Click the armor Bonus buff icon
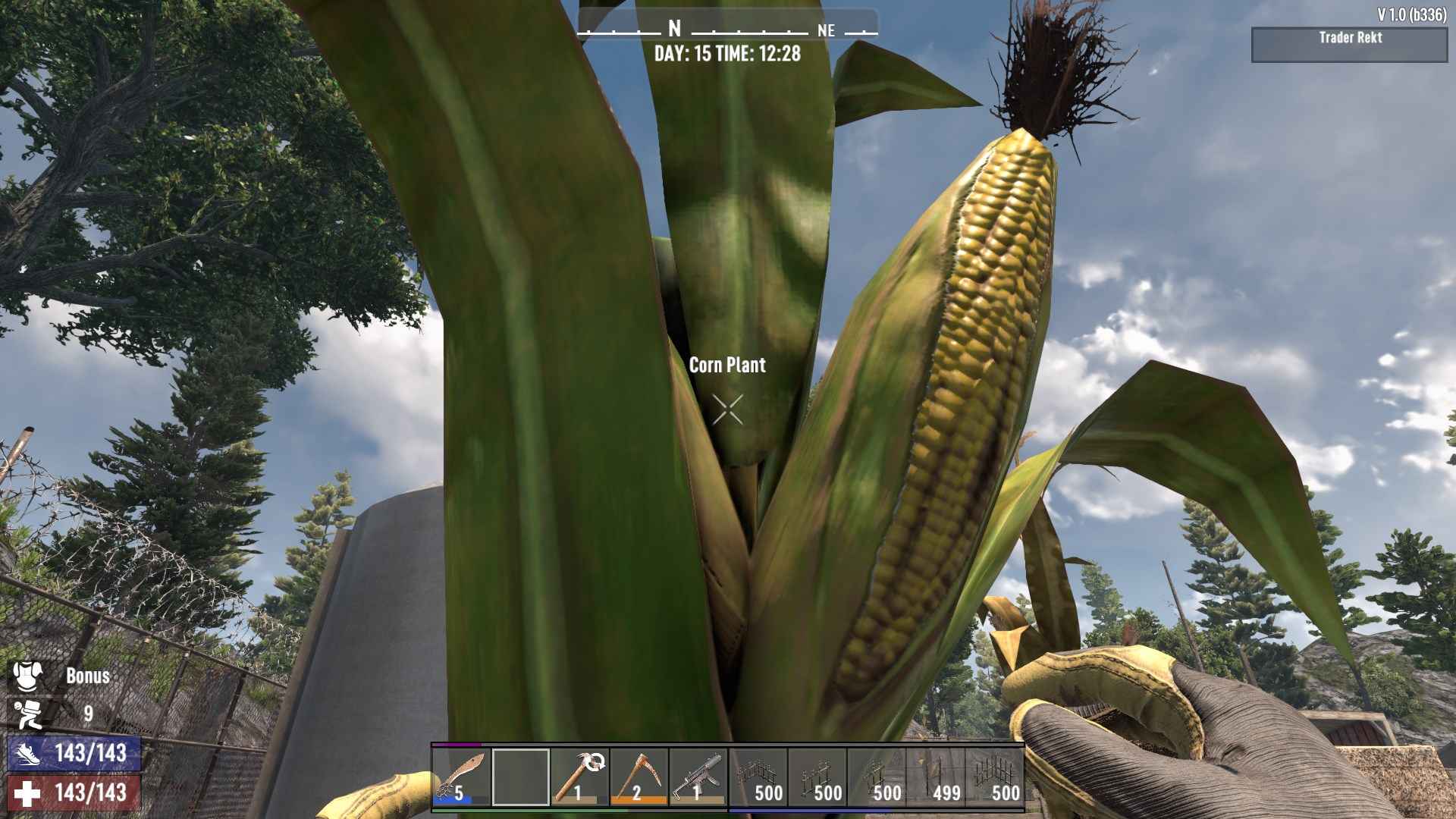 click(28, 675)
